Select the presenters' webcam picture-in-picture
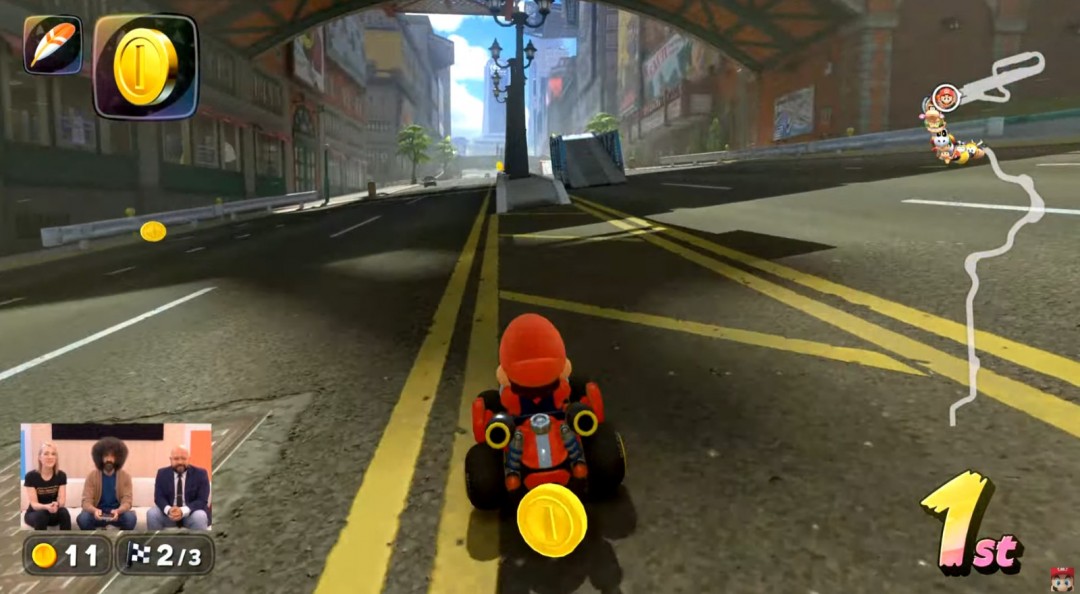 tap(116, 477)
